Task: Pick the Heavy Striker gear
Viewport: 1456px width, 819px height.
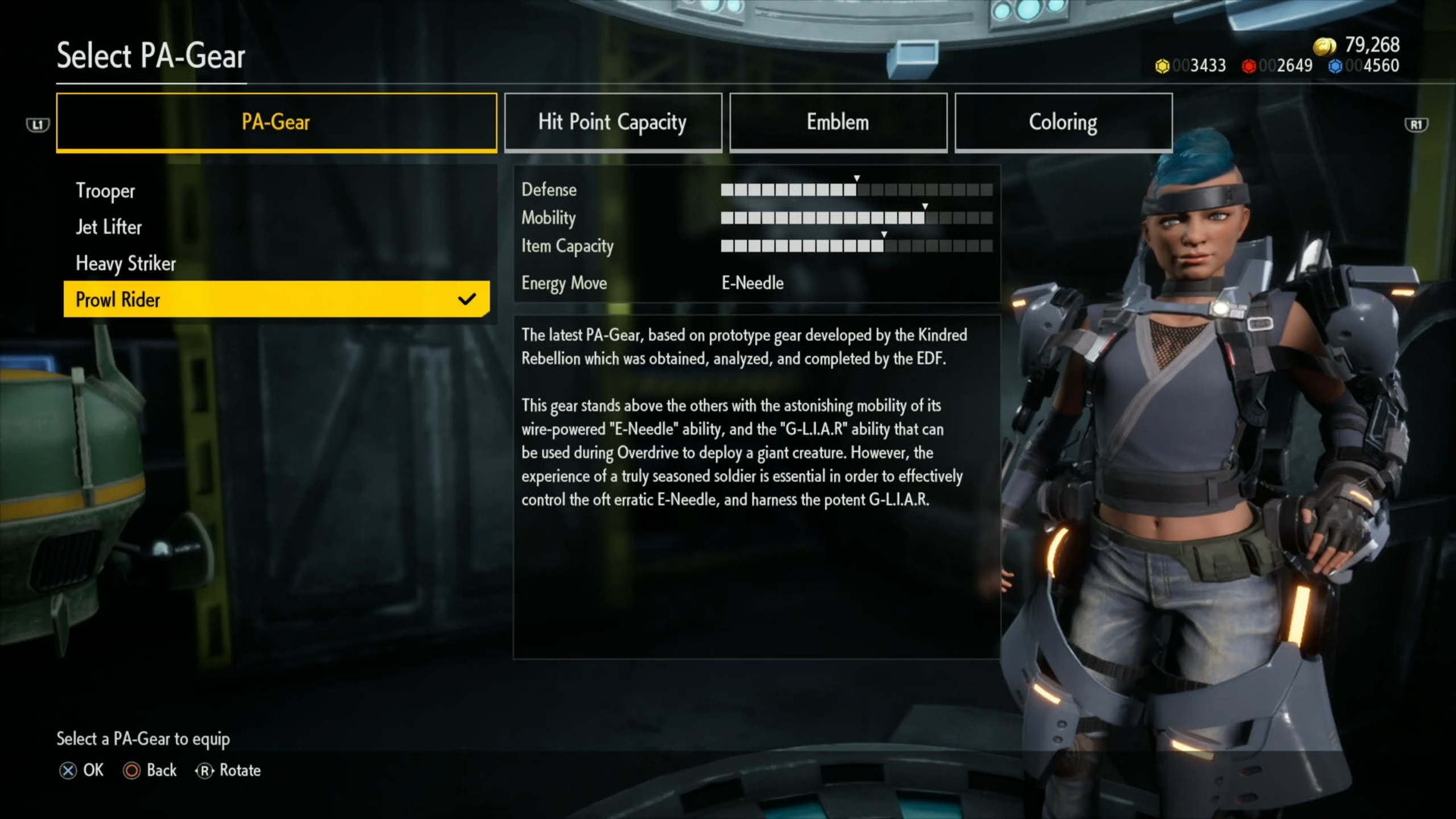Action: point(126,264)
